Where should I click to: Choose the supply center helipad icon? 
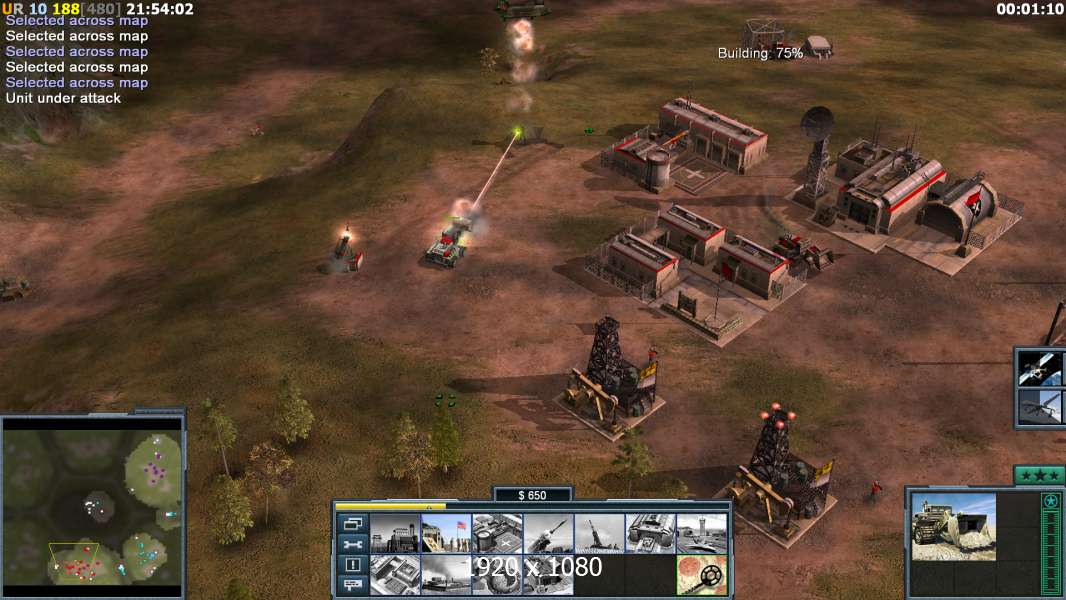(496, 534)
